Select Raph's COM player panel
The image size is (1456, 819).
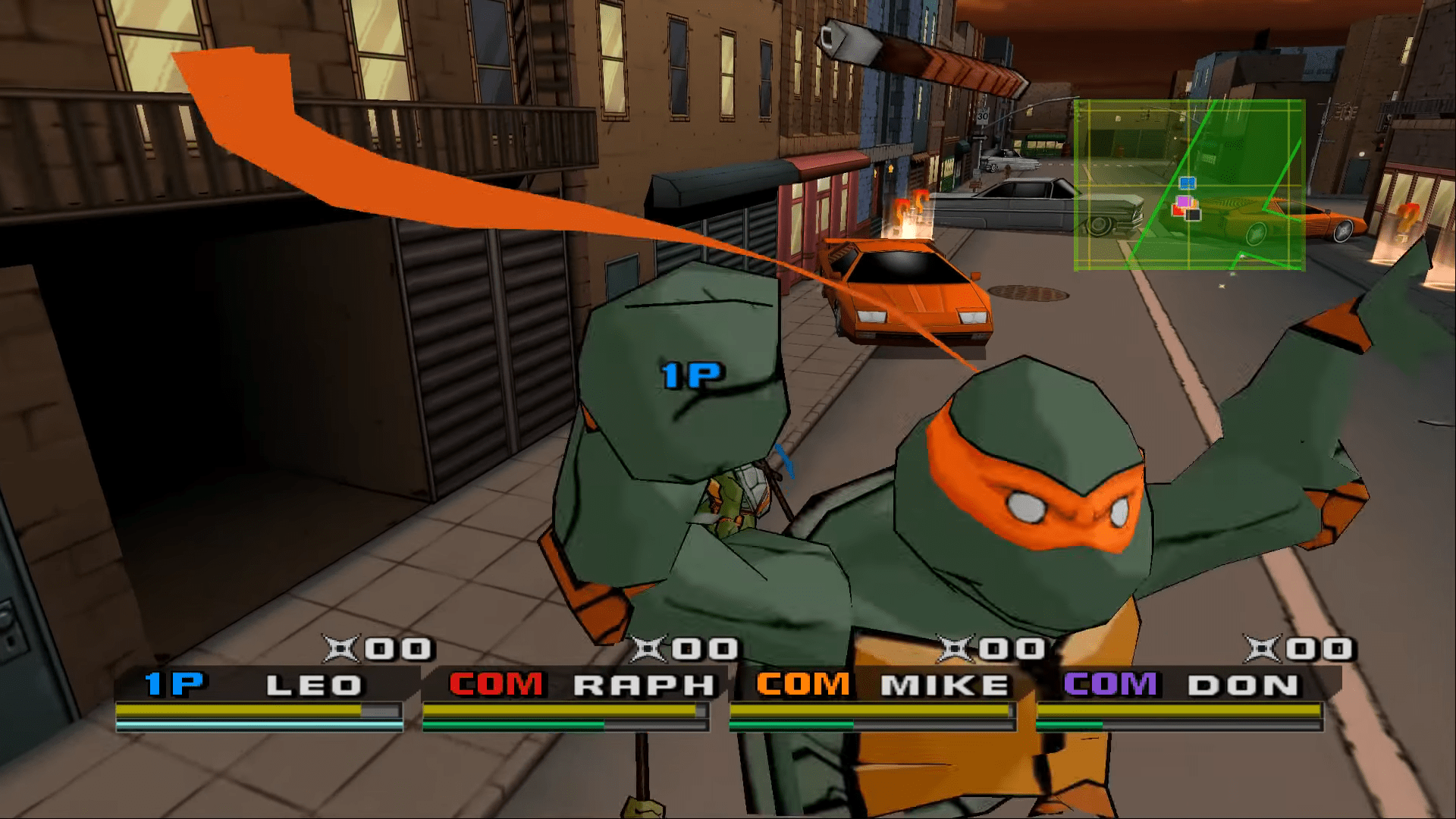point(566,686)
